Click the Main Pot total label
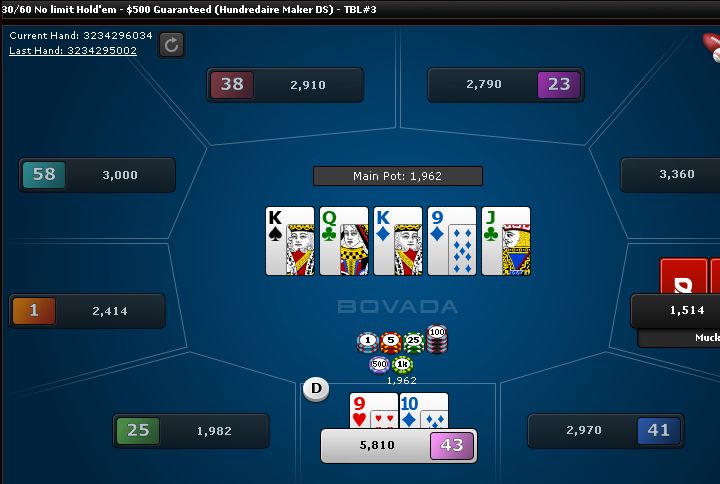 point(397,176)
